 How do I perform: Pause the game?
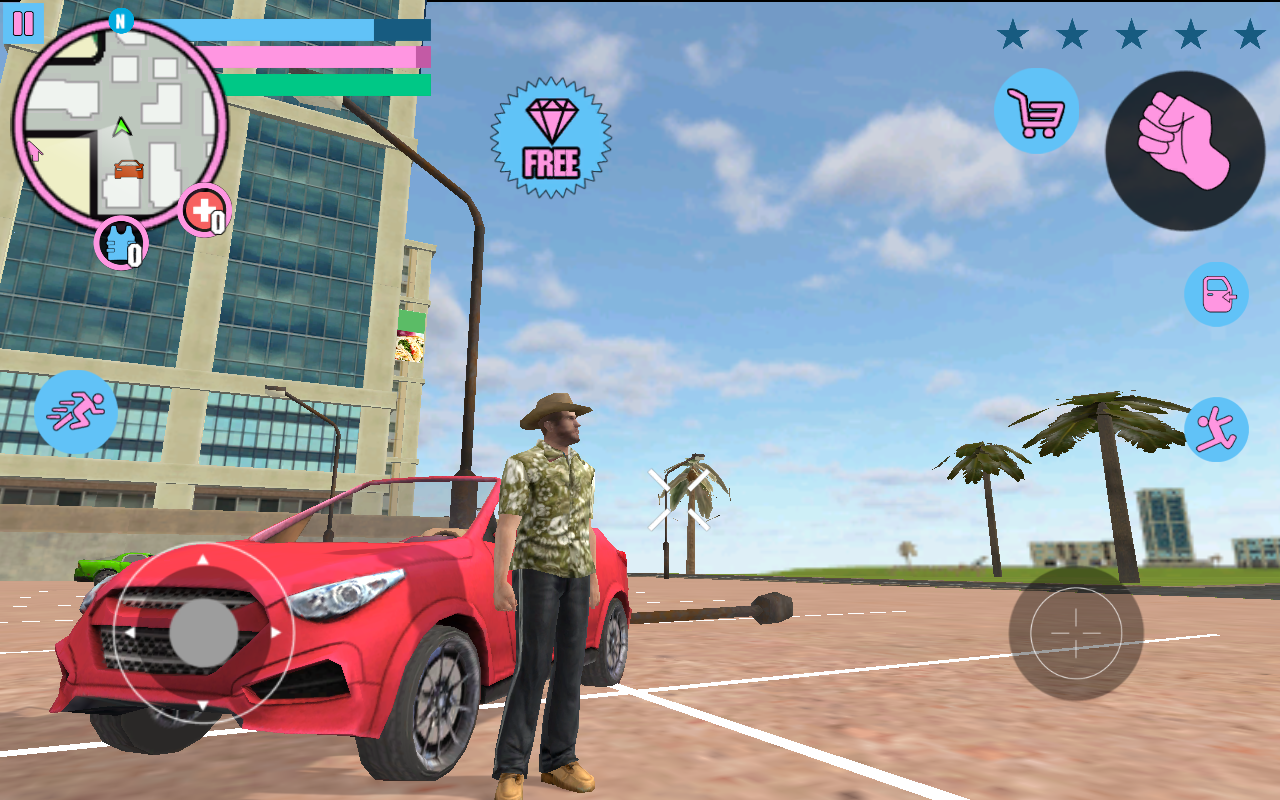pyautogui.click(x=23, y=23)
